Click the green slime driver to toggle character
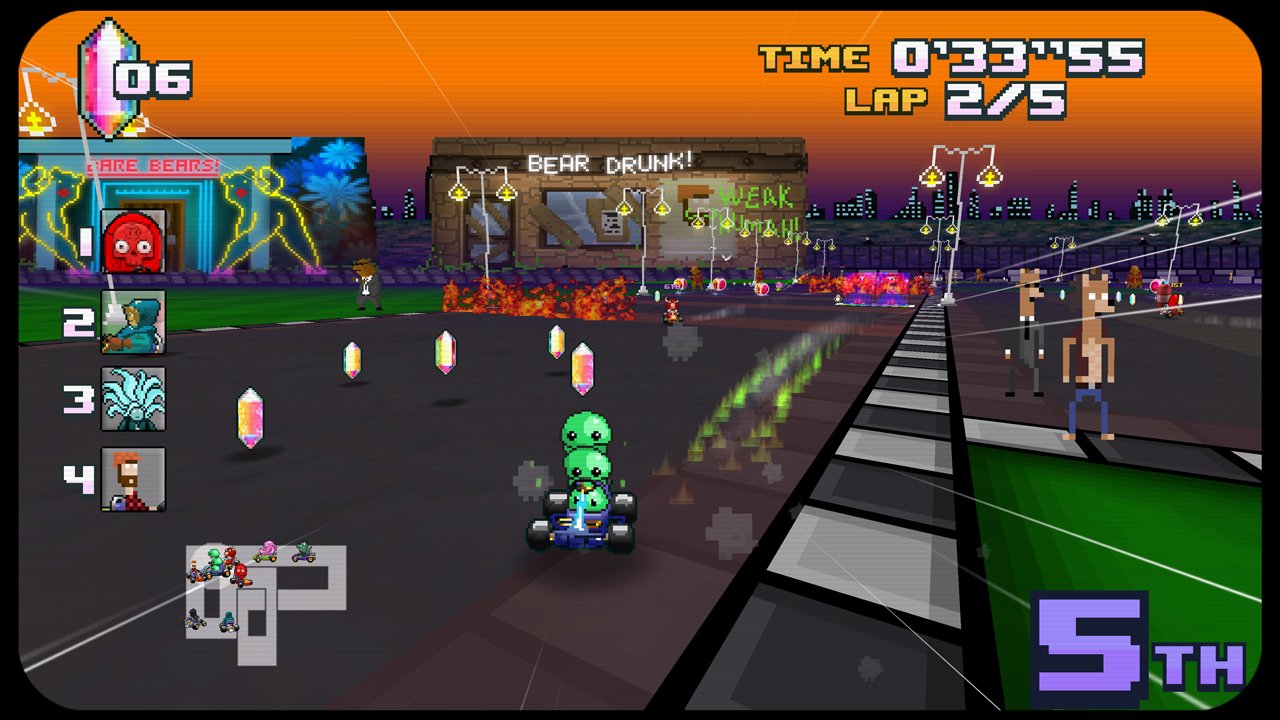Screen dimensions: 1280x720 [585, 440]
